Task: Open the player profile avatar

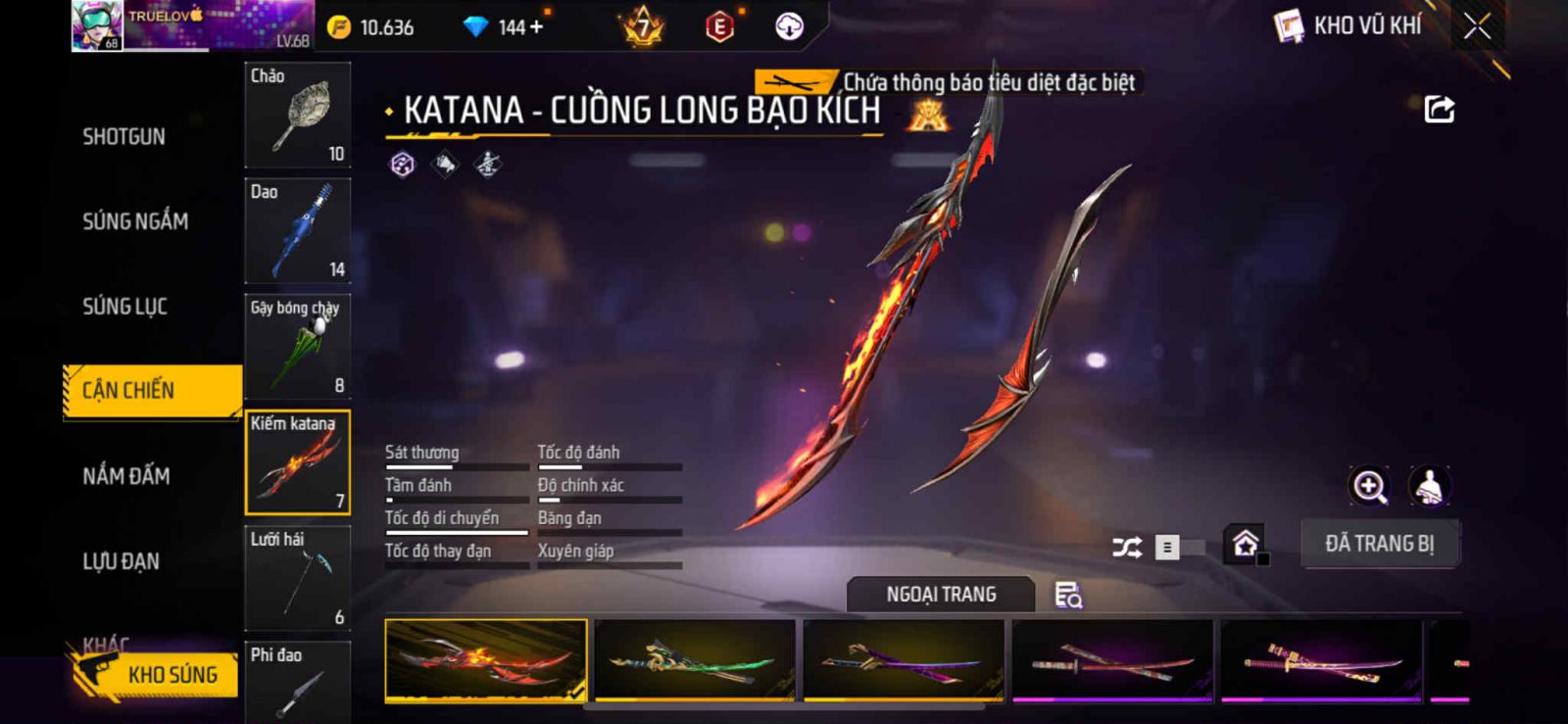Action: point(97,25)
